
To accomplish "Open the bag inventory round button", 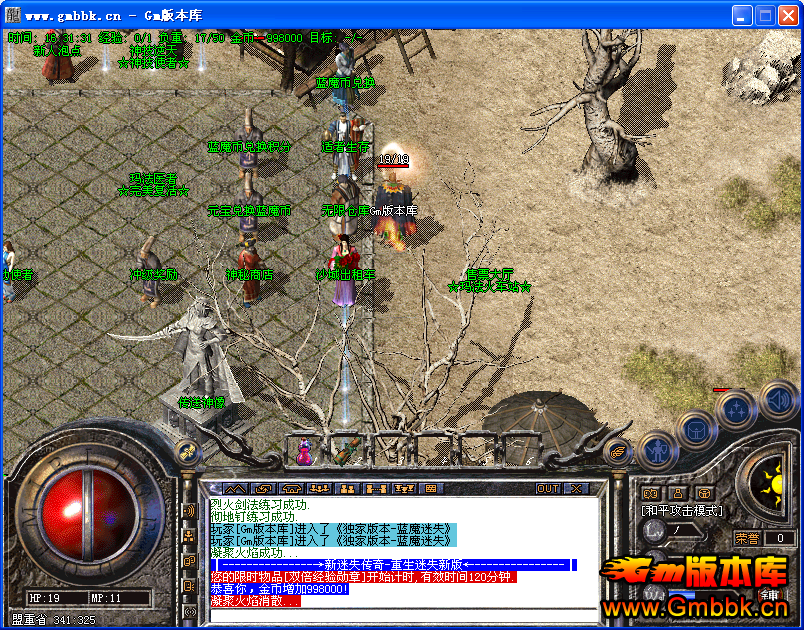I will (x=695, y=429).
